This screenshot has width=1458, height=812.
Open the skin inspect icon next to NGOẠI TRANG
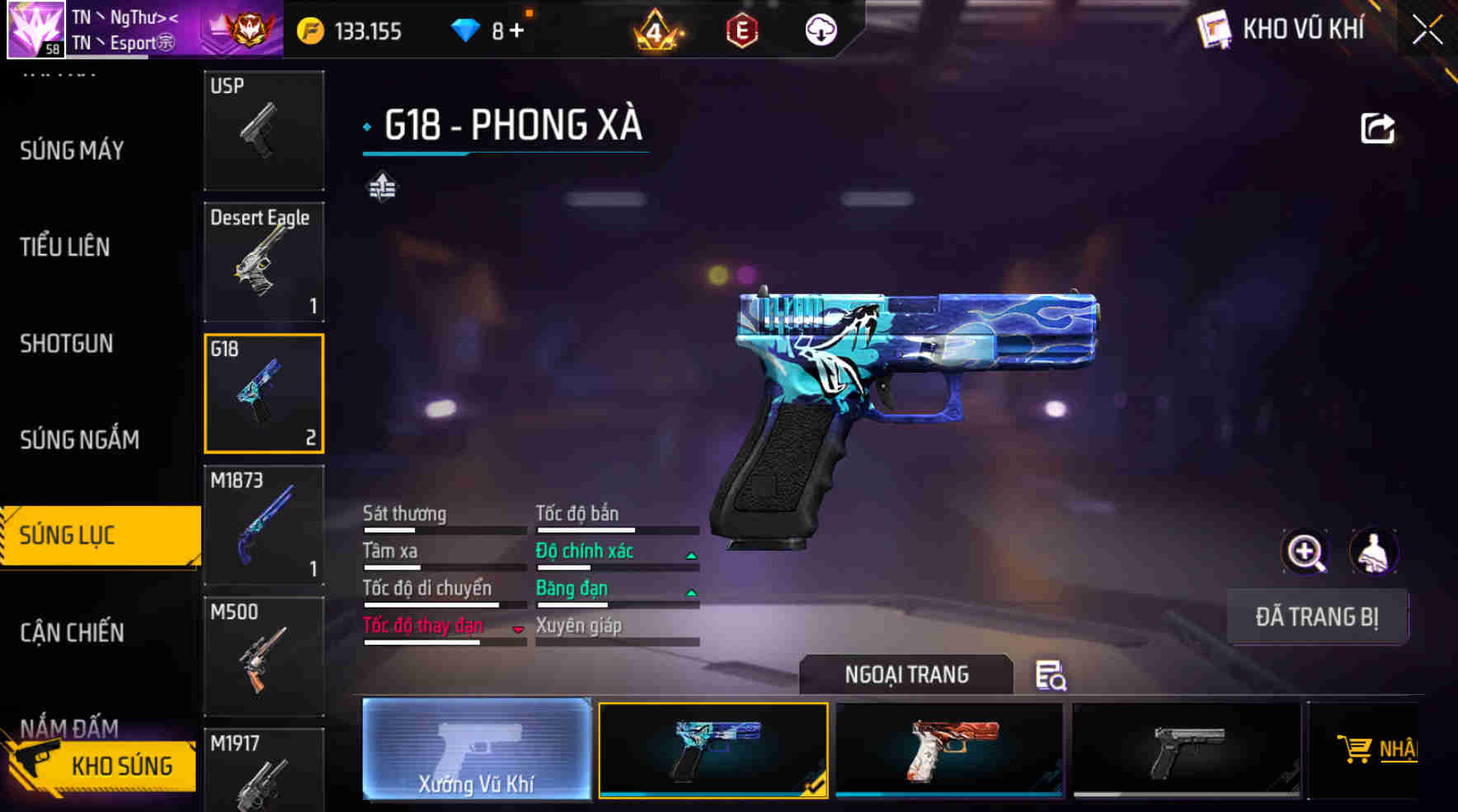1051,678
